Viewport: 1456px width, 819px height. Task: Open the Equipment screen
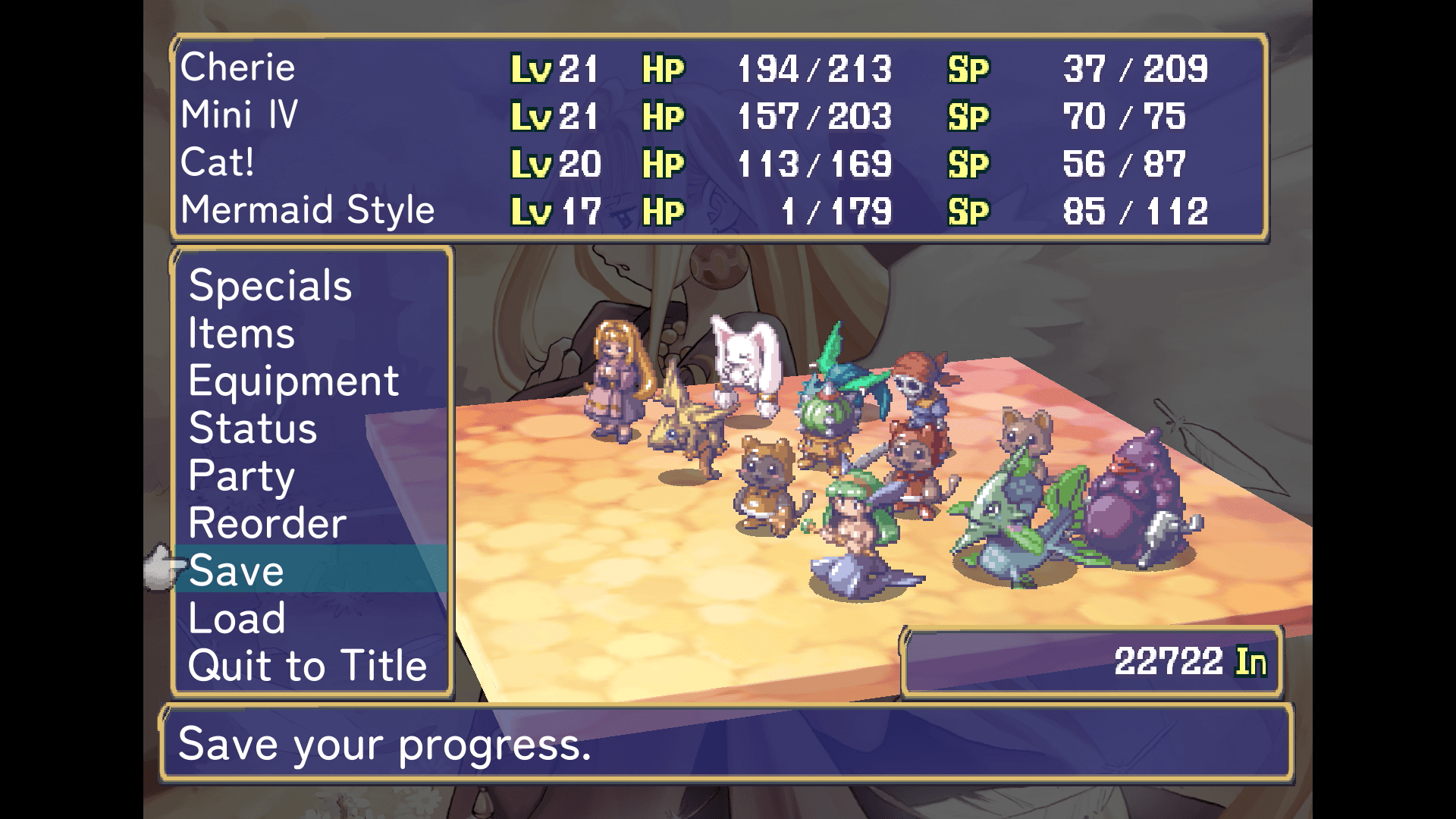click(x=293, y=381)
